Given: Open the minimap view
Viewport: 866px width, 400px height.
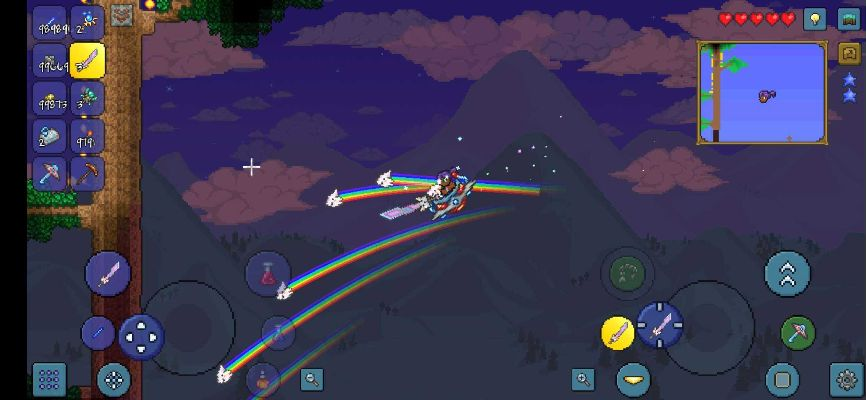Looking at the screenshot, I should click(762, 93).
